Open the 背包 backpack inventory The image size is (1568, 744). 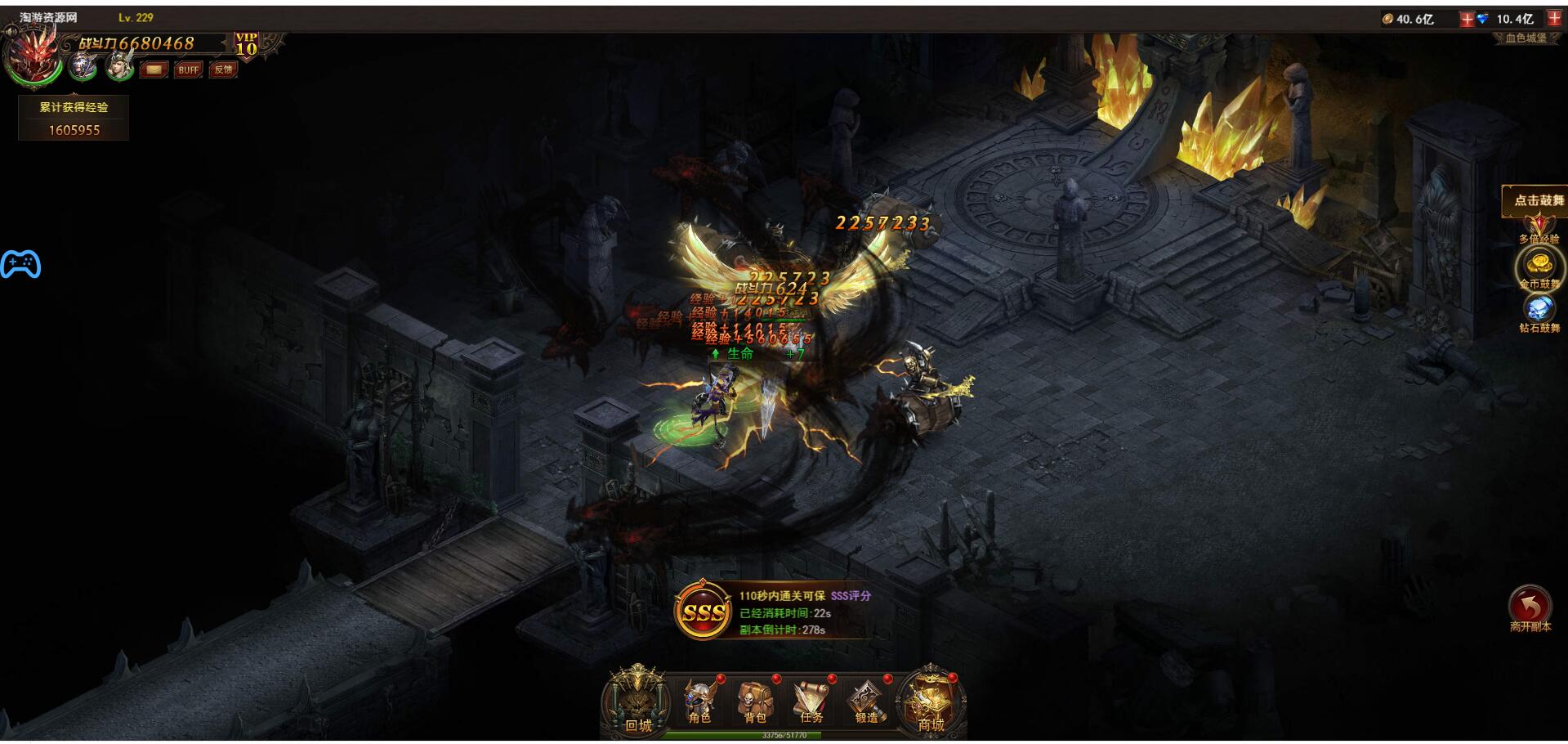[x=755, y=702]
